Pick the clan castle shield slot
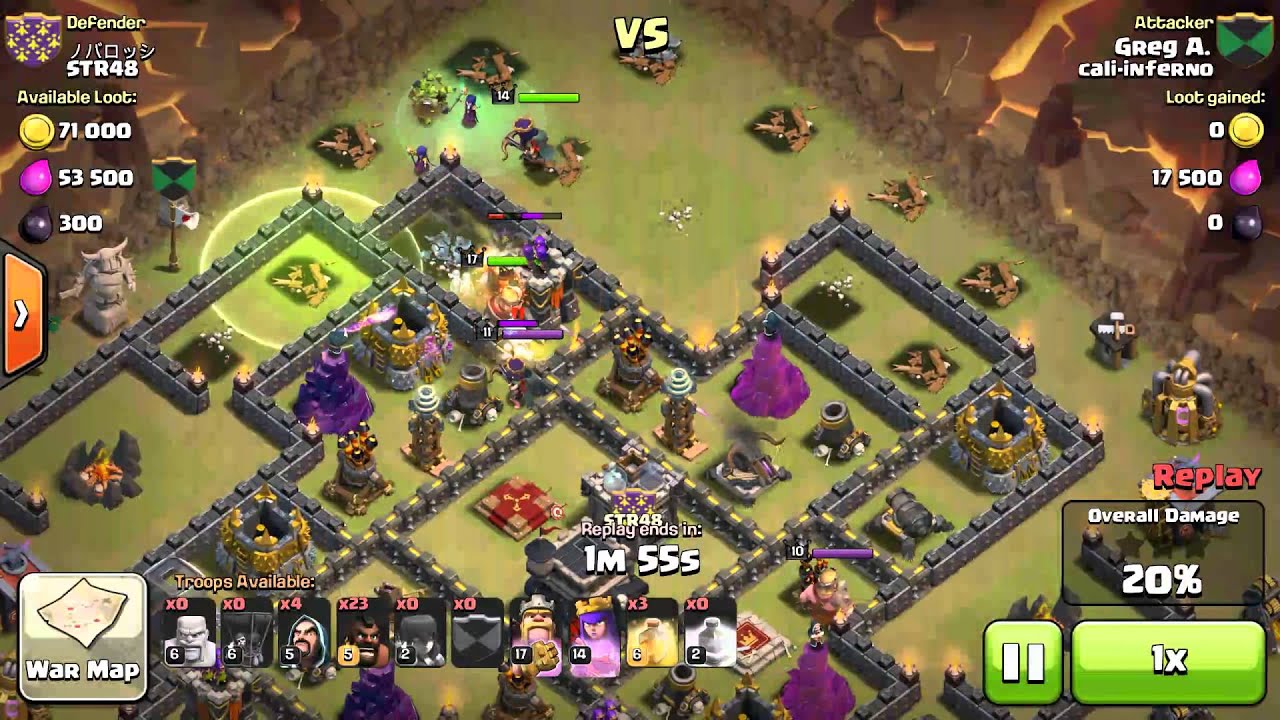This screenshot has width=1280, height=720. point(478,633)
